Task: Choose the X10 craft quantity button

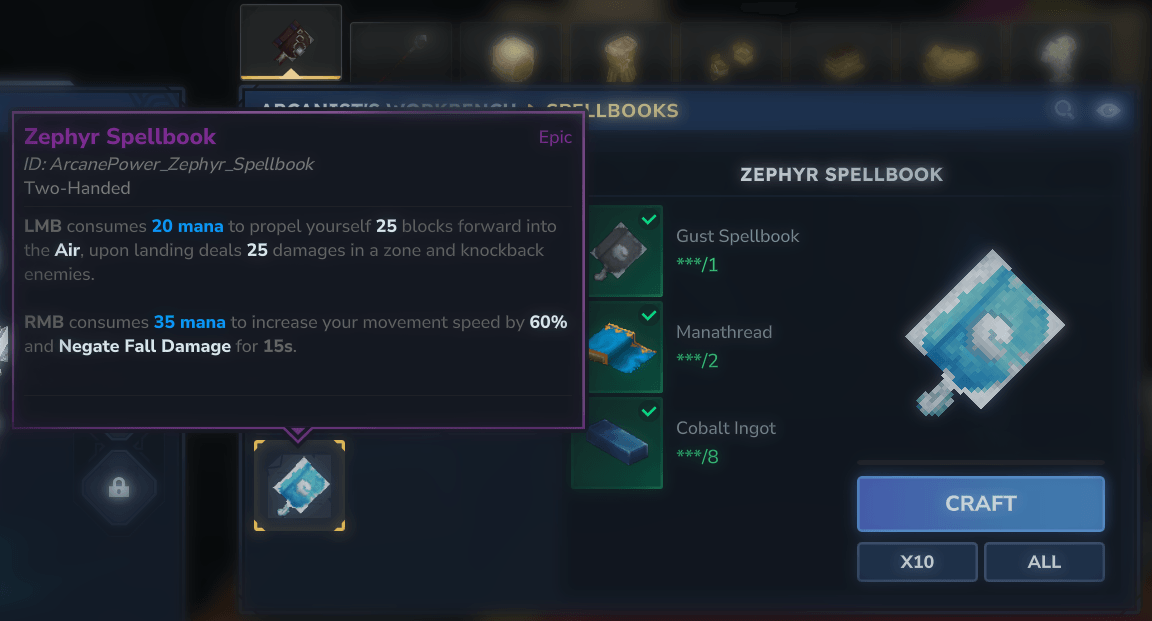Action: pyautogui.click(x=917, y=562)
